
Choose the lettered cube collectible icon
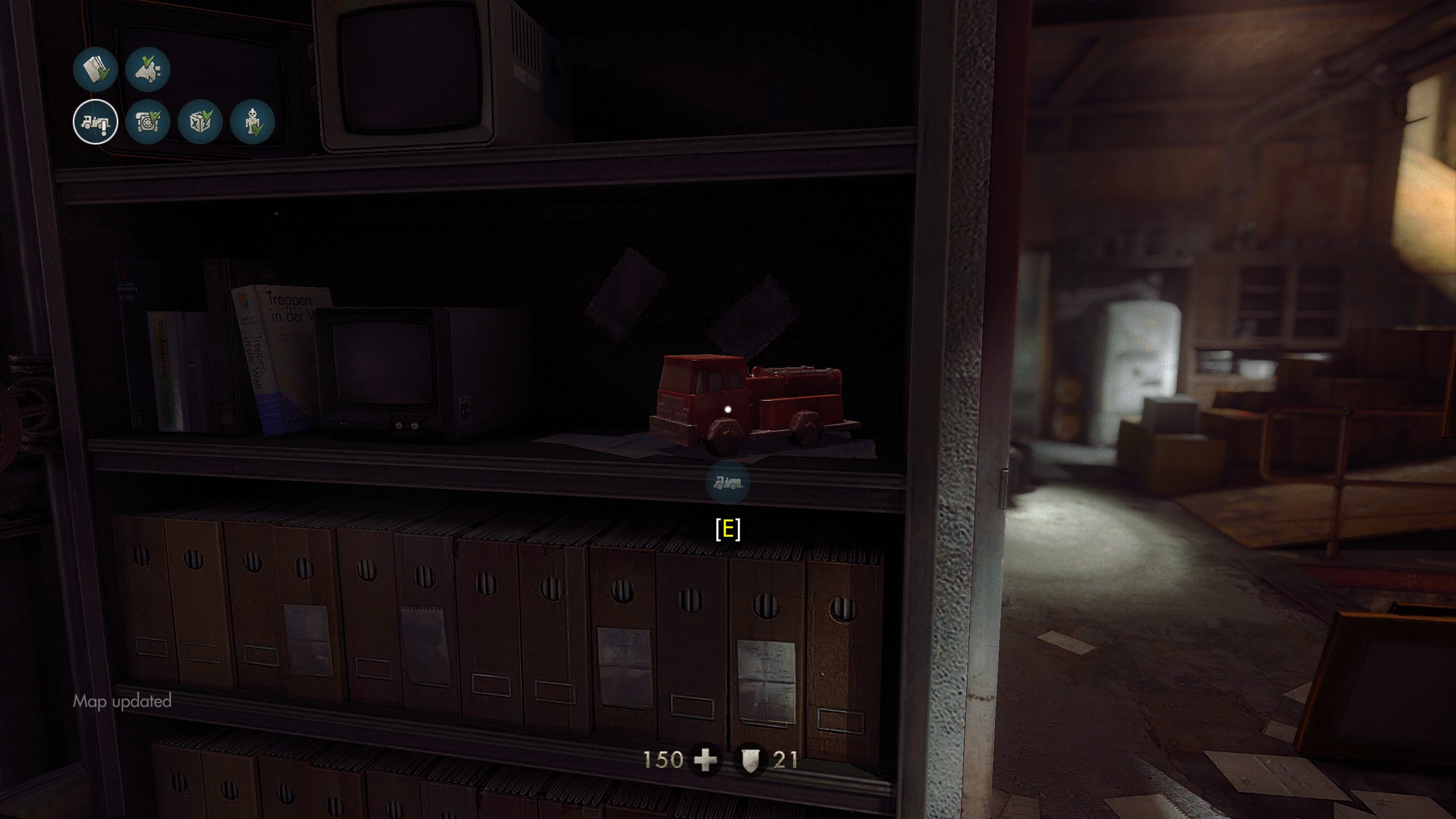click(x=200, y=122)
